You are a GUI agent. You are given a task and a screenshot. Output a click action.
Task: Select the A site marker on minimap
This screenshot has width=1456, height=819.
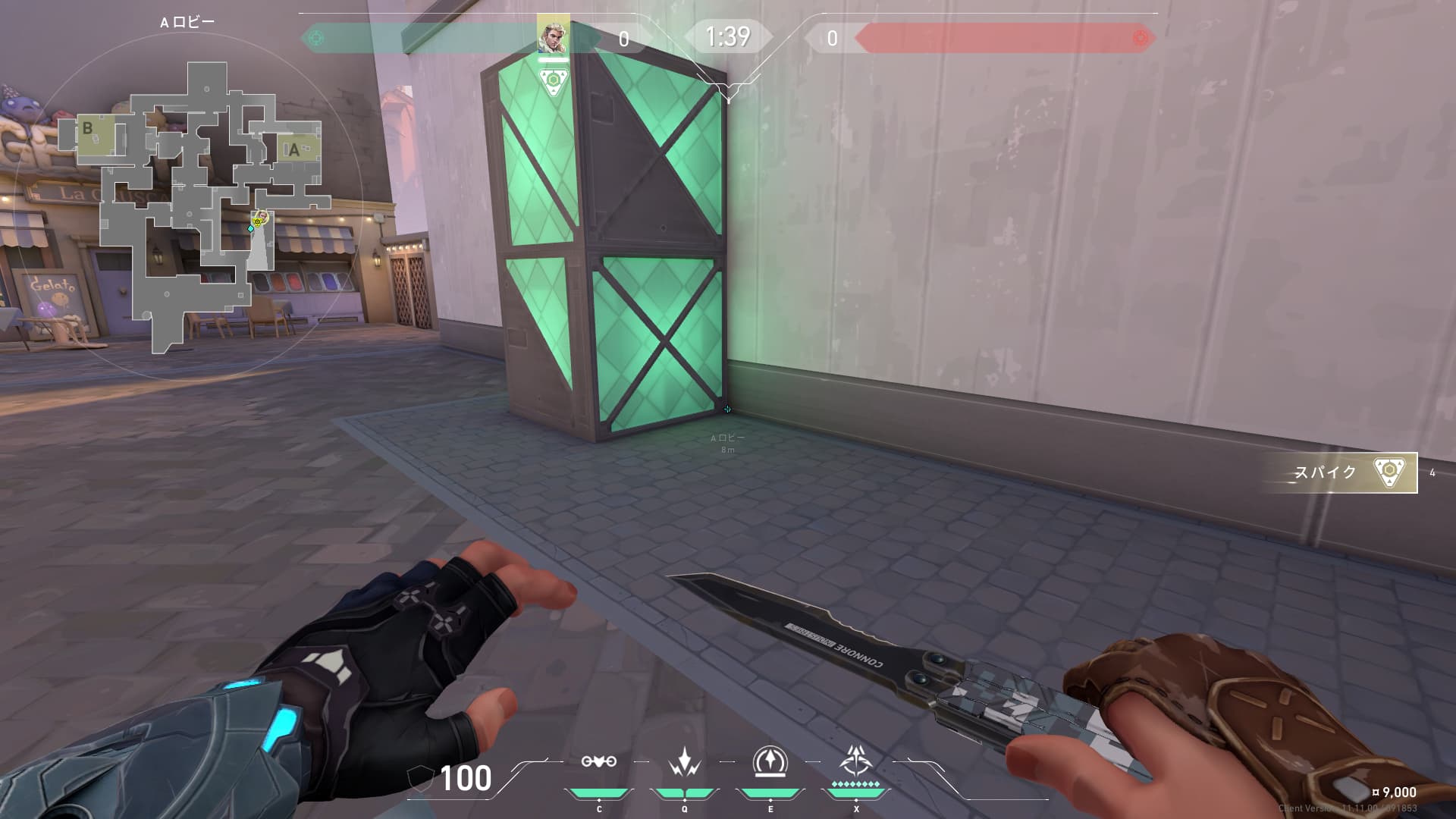coord(294,149)
